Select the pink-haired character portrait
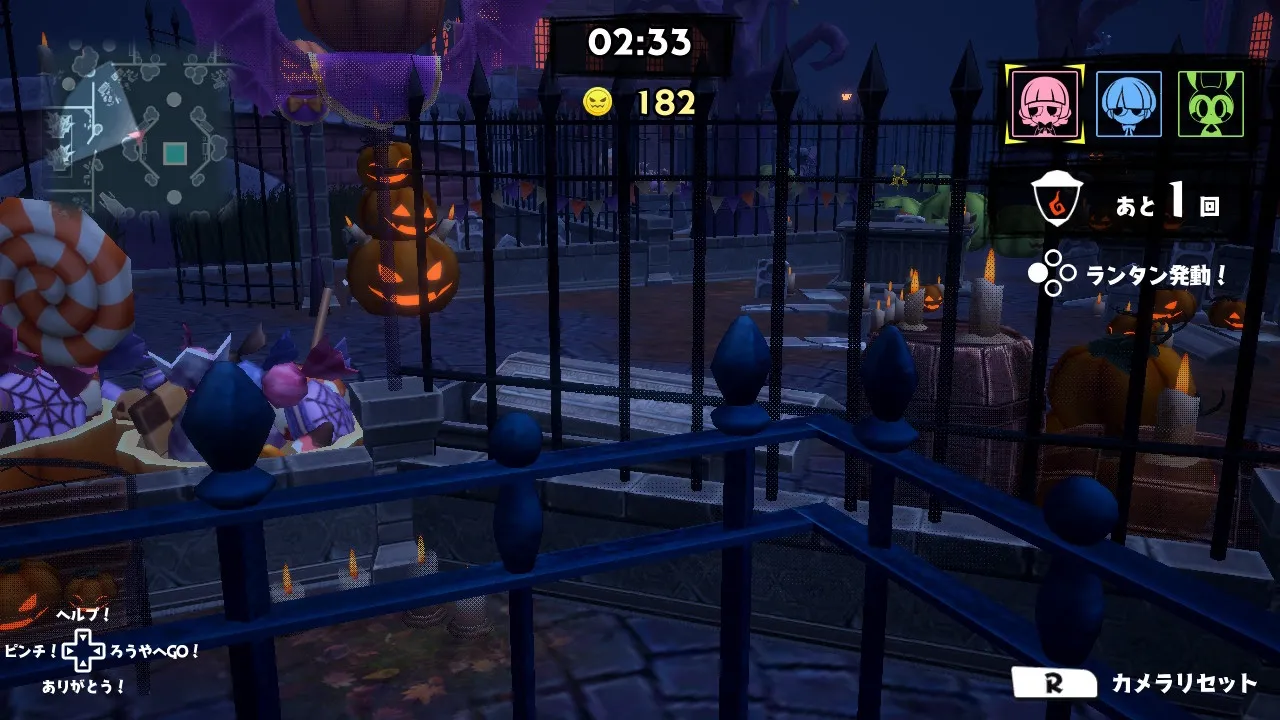Viewport: 1280px width, 720px height. point(1045,104)
